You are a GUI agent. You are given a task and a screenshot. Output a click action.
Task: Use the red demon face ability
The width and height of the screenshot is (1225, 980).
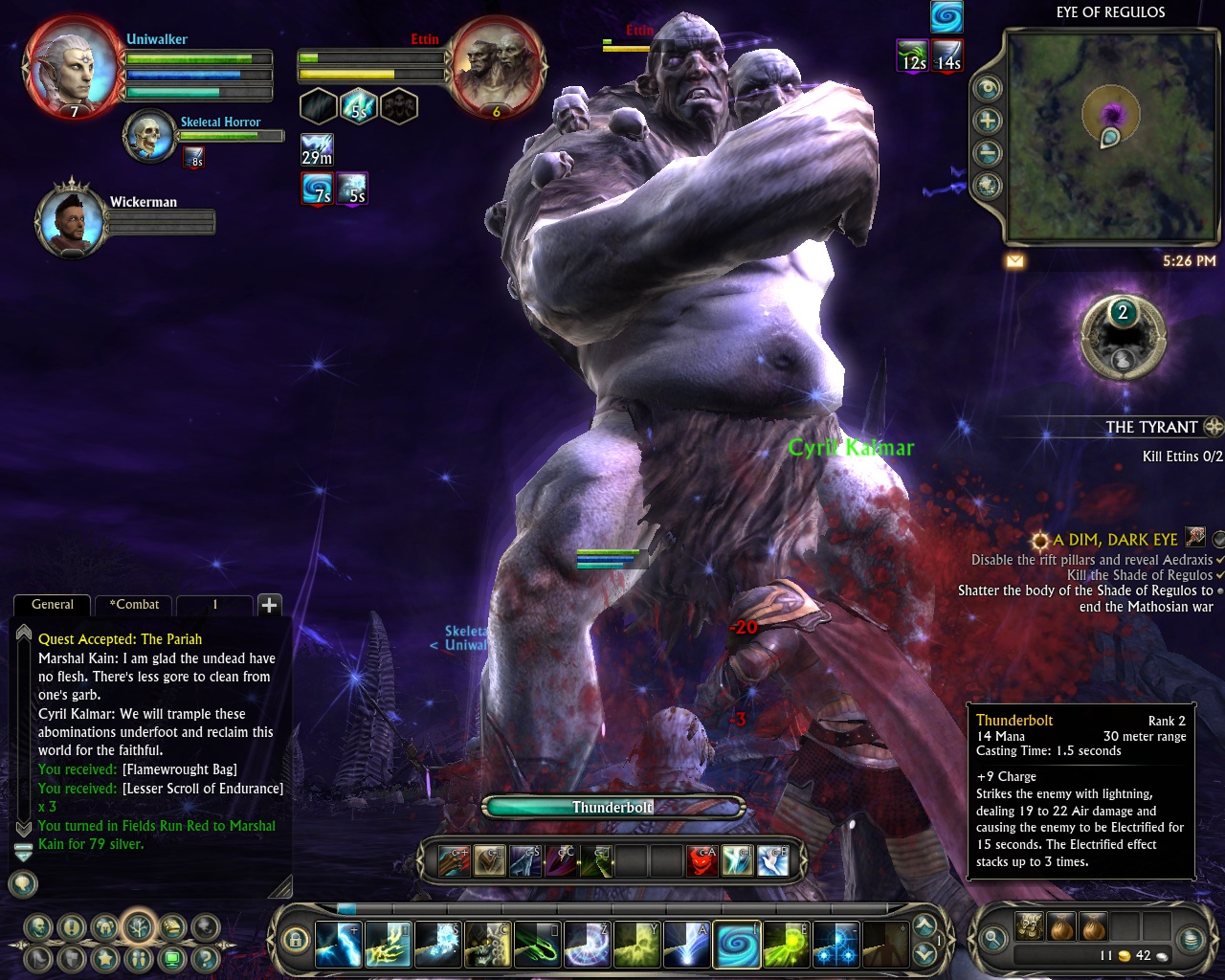pyautogui.click(x=702, y=861)
